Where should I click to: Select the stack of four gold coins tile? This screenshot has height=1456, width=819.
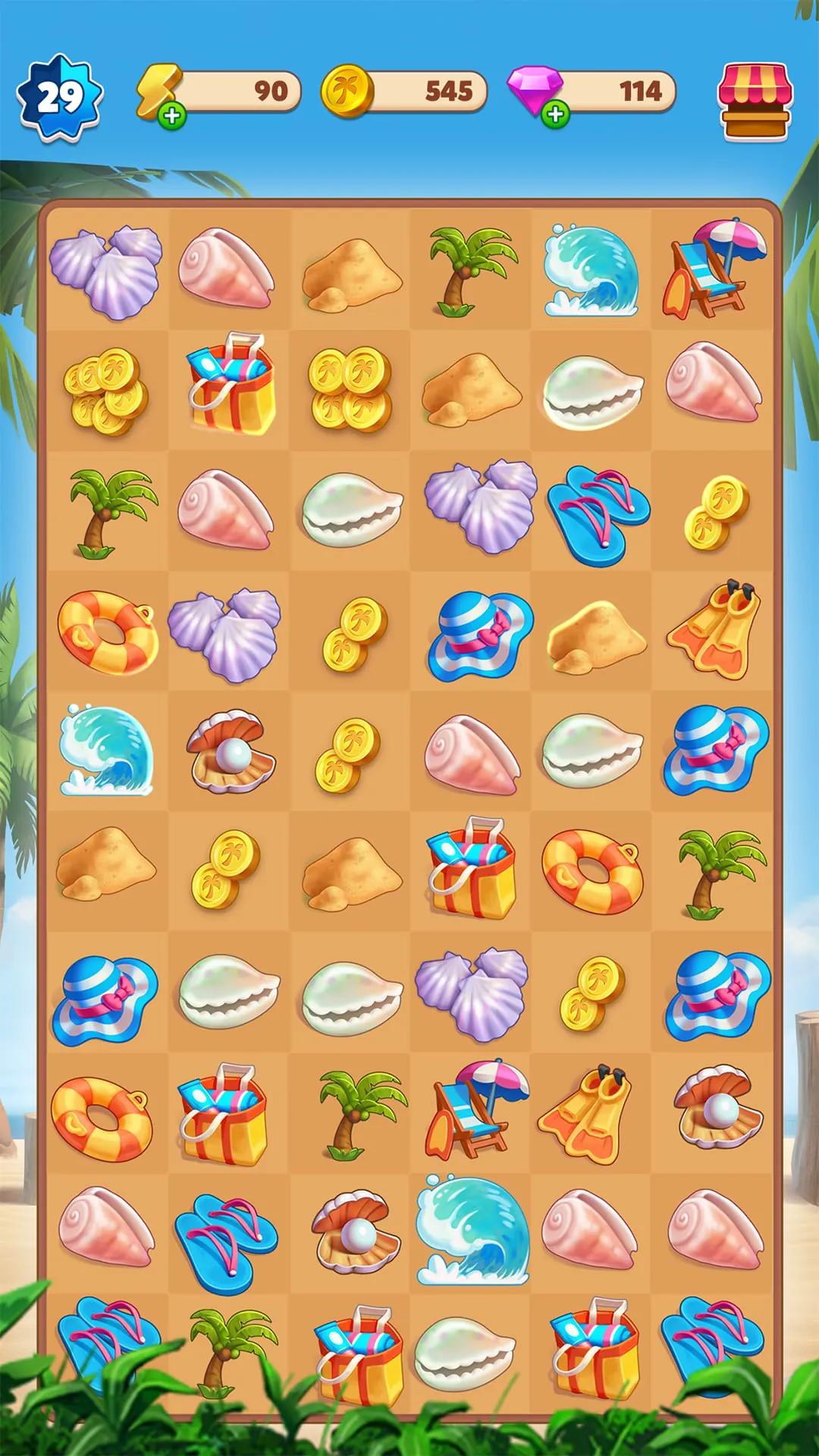(x=350, y=389)
